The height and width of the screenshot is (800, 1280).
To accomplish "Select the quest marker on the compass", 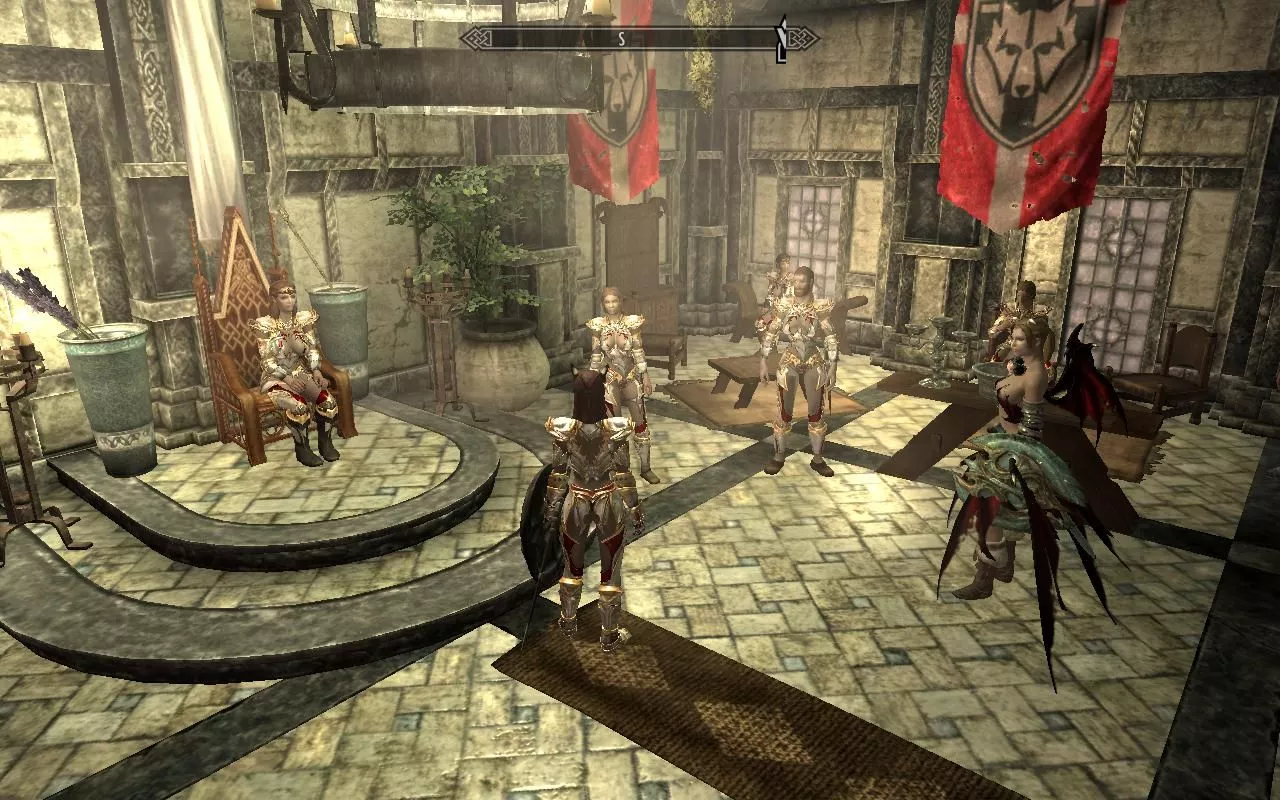I will coord(783,38).
